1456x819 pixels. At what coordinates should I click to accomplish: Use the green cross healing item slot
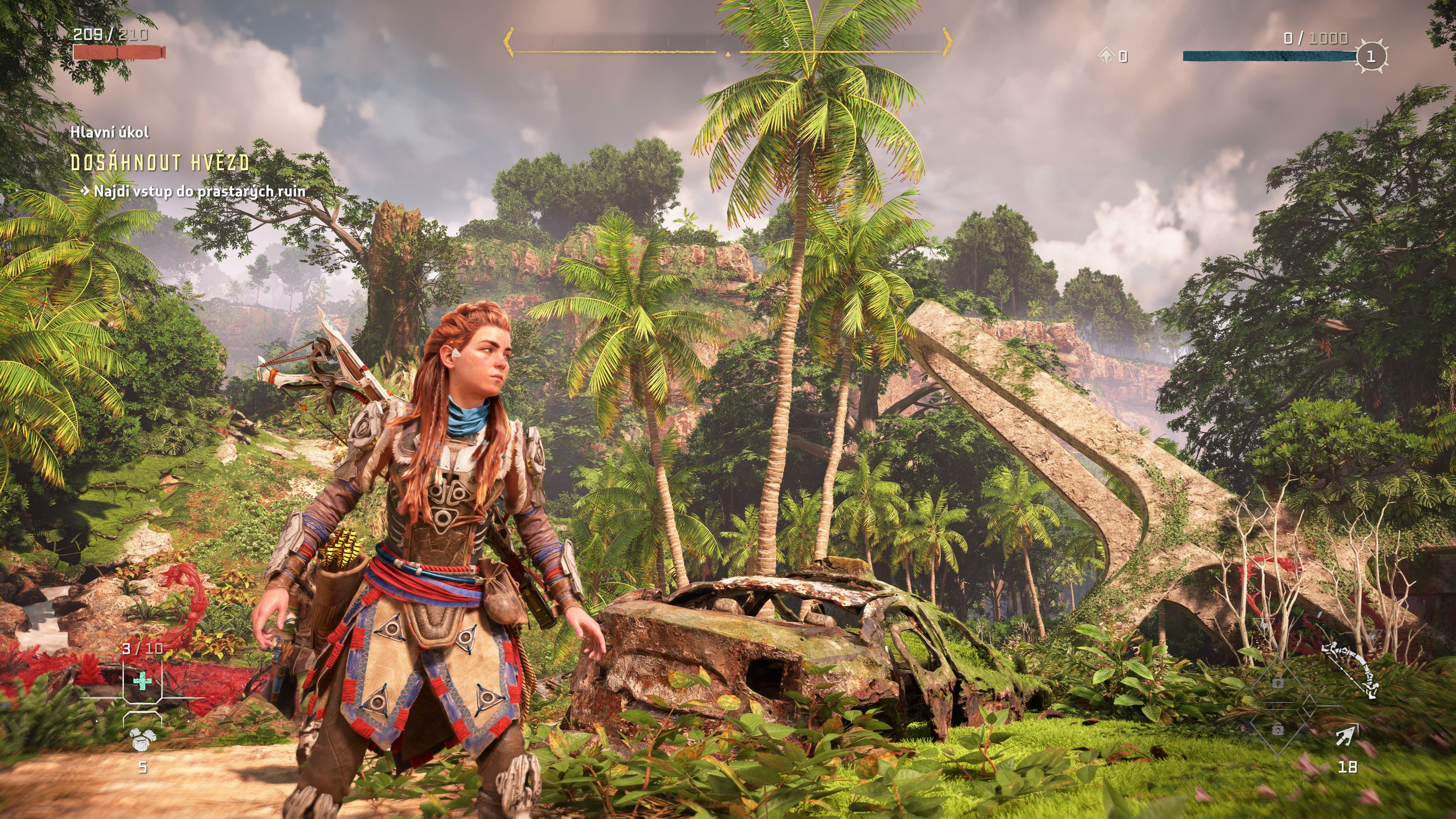click(143, 681)
